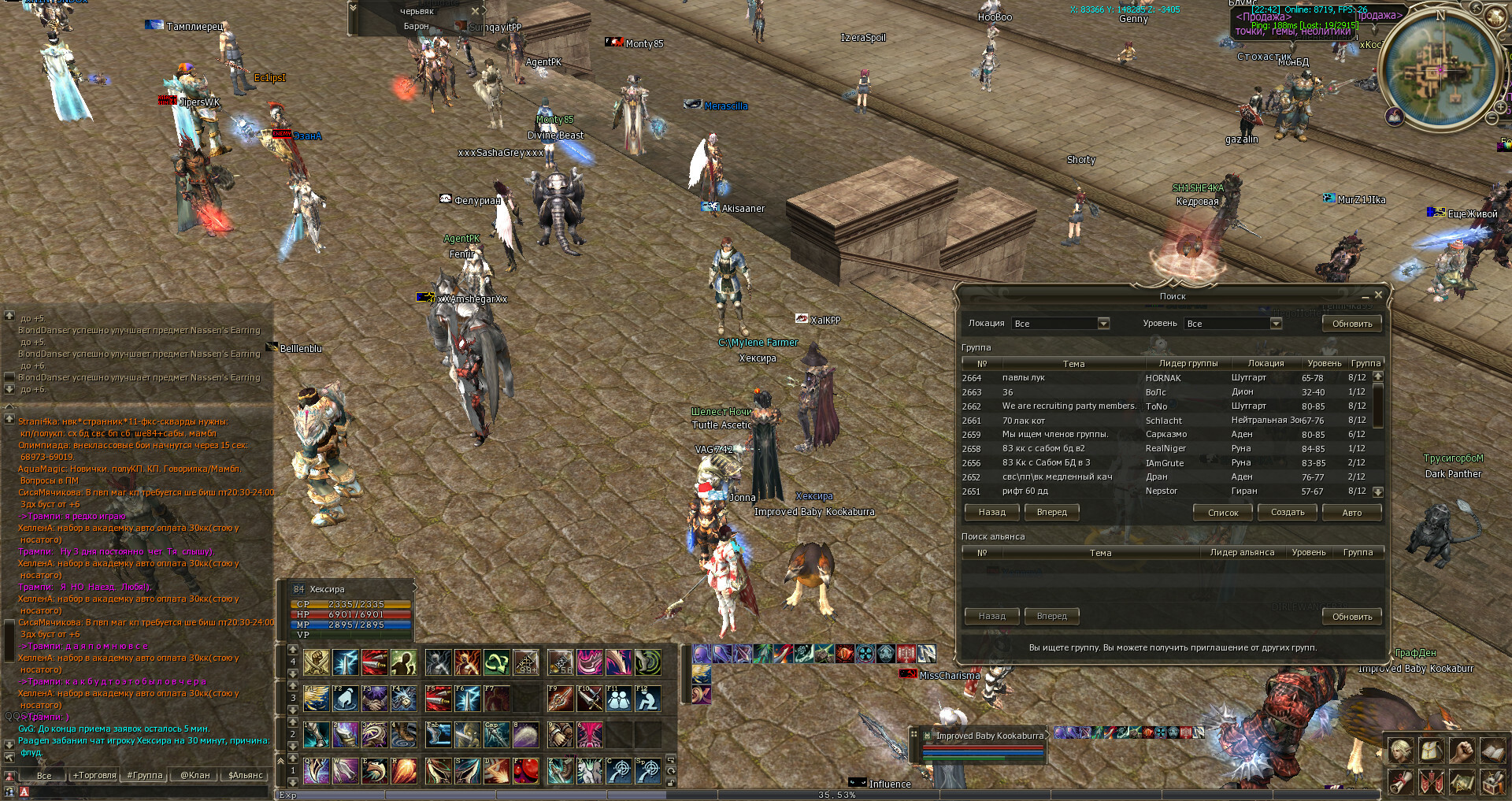Create a party room with Создать

(x=1288, y=512)
